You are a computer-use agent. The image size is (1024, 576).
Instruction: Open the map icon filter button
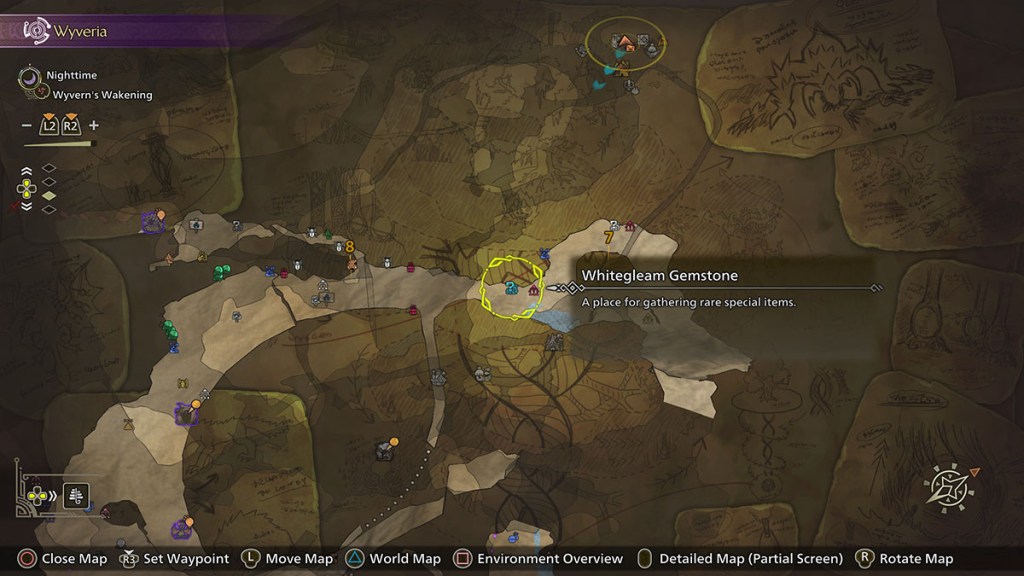click(76, 494)
